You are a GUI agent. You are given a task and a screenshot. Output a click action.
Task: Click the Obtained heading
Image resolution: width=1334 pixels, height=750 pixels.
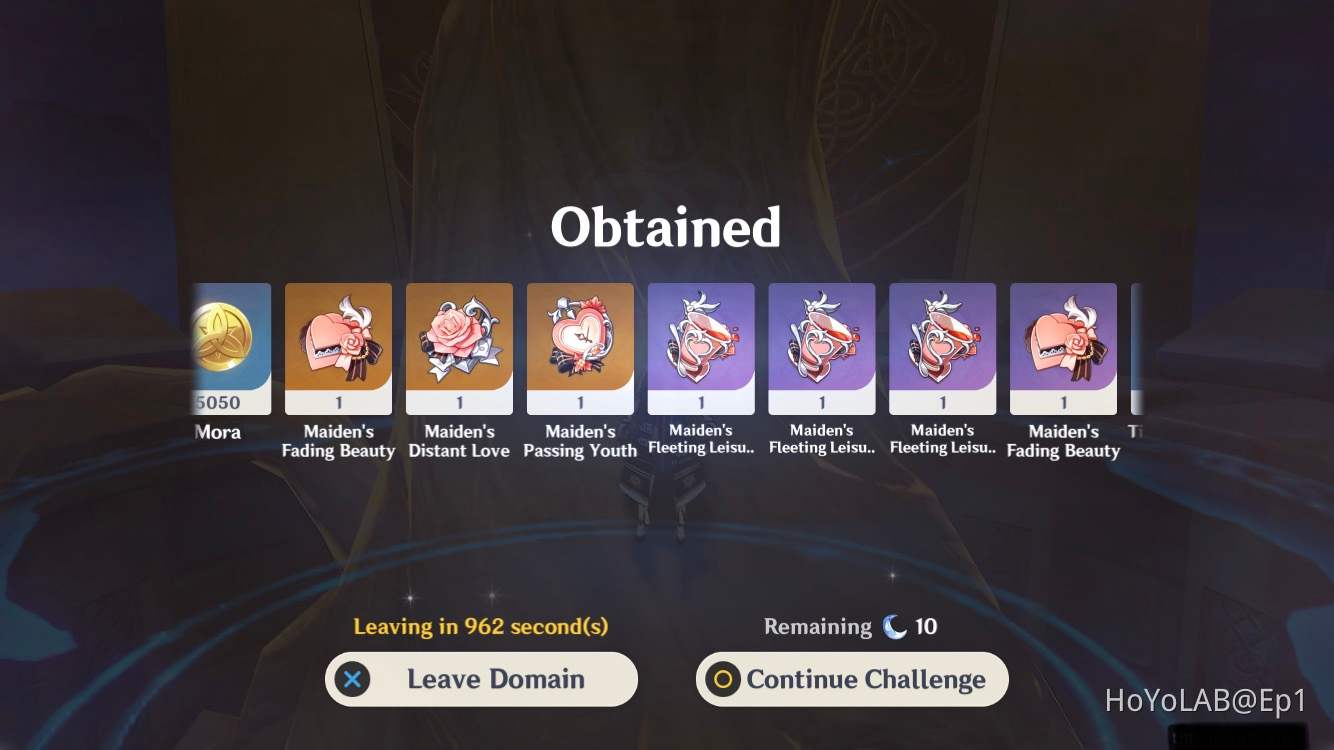click(x=665, y=227)
